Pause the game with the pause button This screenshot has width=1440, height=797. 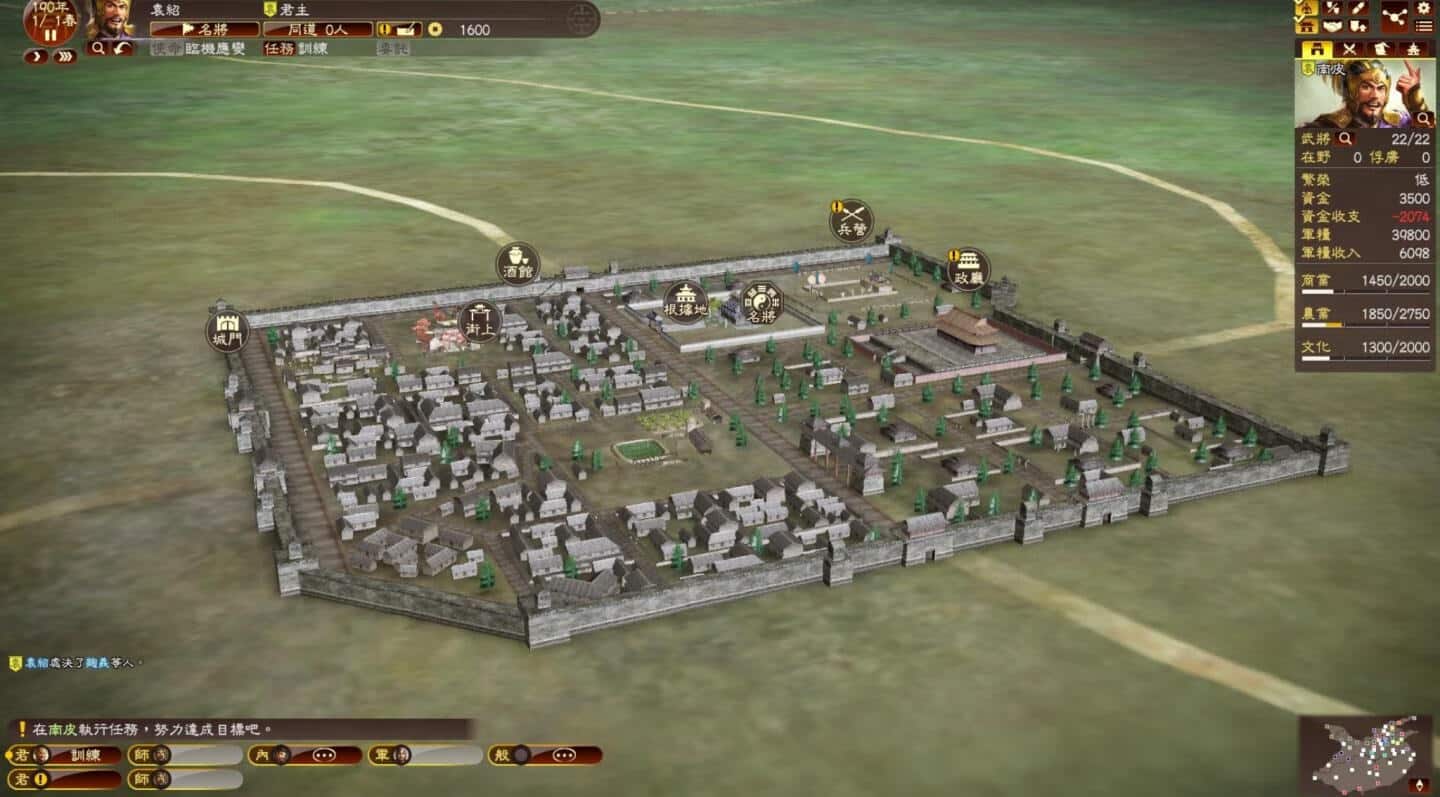click(x=50, y=35)
